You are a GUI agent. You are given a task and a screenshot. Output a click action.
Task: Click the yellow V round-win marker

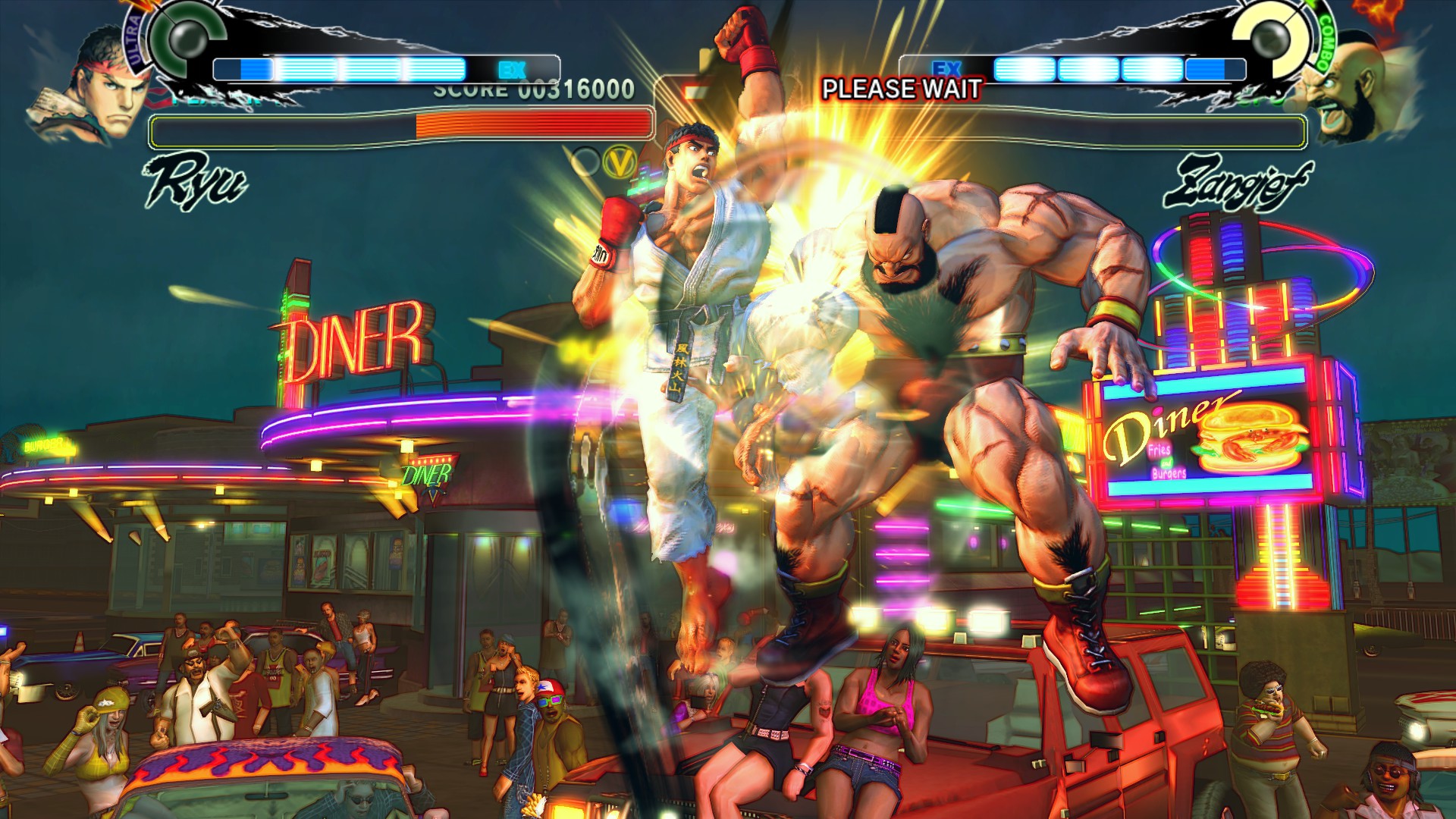pyautogui.click(x=620, y=161)
